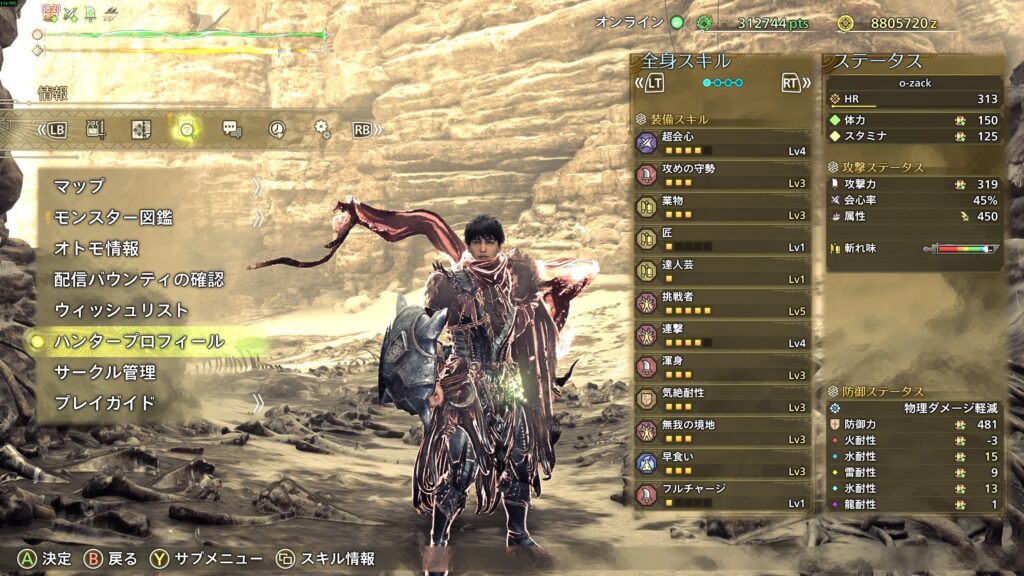The height and width of the screenshot is (576, 1024).
Task: Select the 攻めの守勢 skill row
Action: click(x=722, y=175)
